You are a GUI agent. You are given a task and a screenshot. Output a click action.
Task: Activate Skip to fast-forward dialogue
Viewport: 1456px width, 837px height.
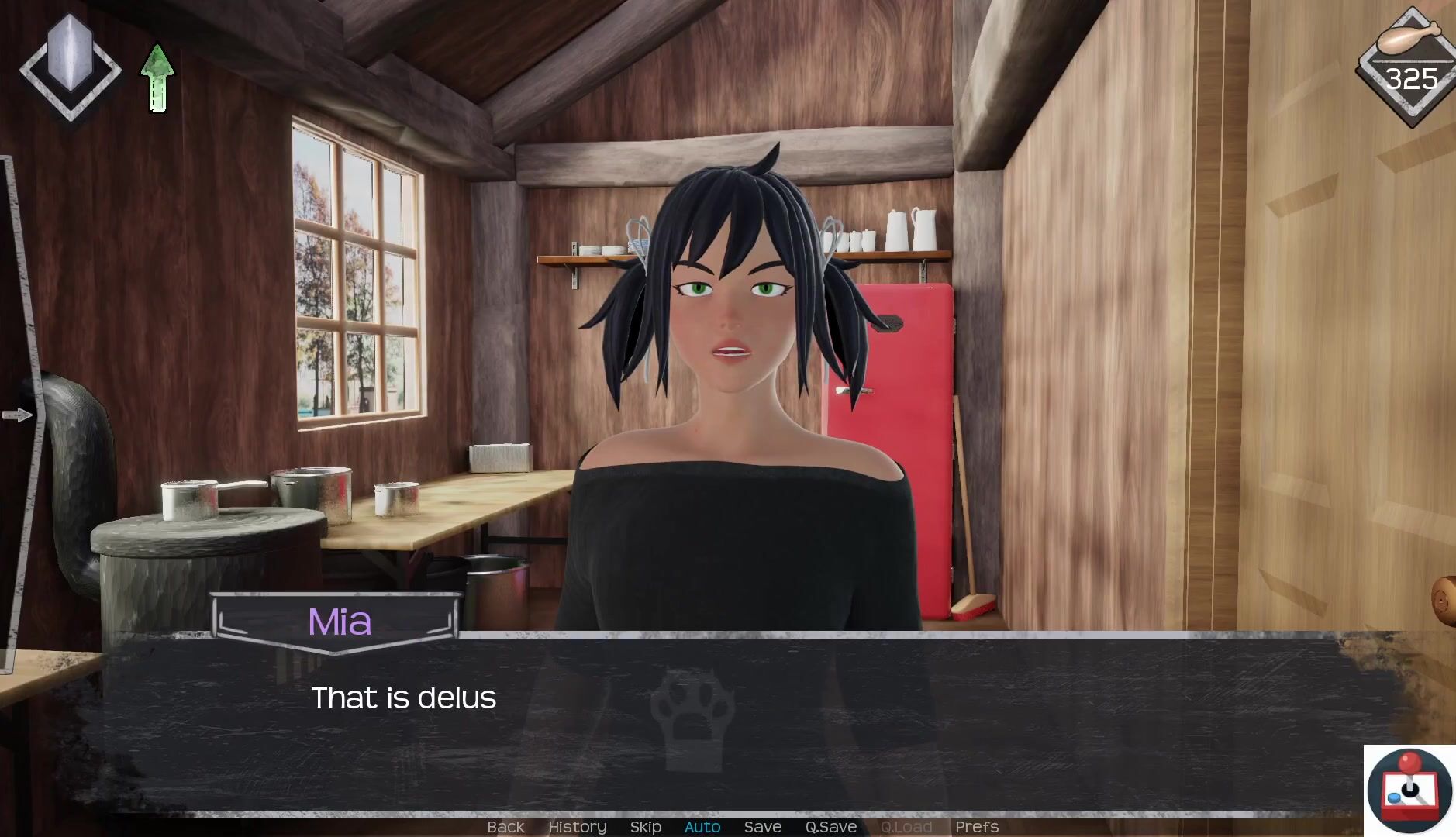[x=645, y=827]
